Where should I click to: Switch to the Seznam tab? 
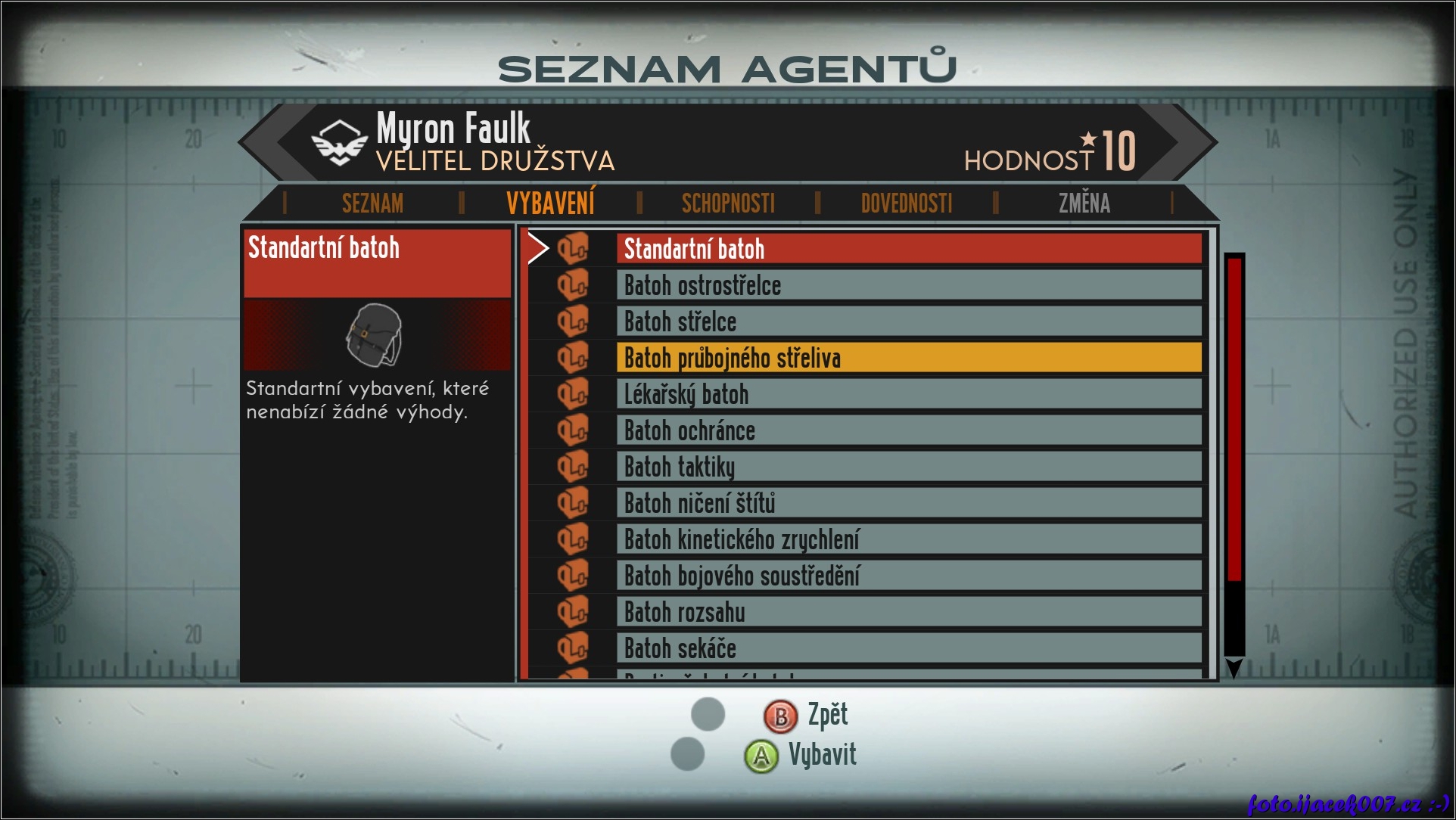[x=372, y=203]
